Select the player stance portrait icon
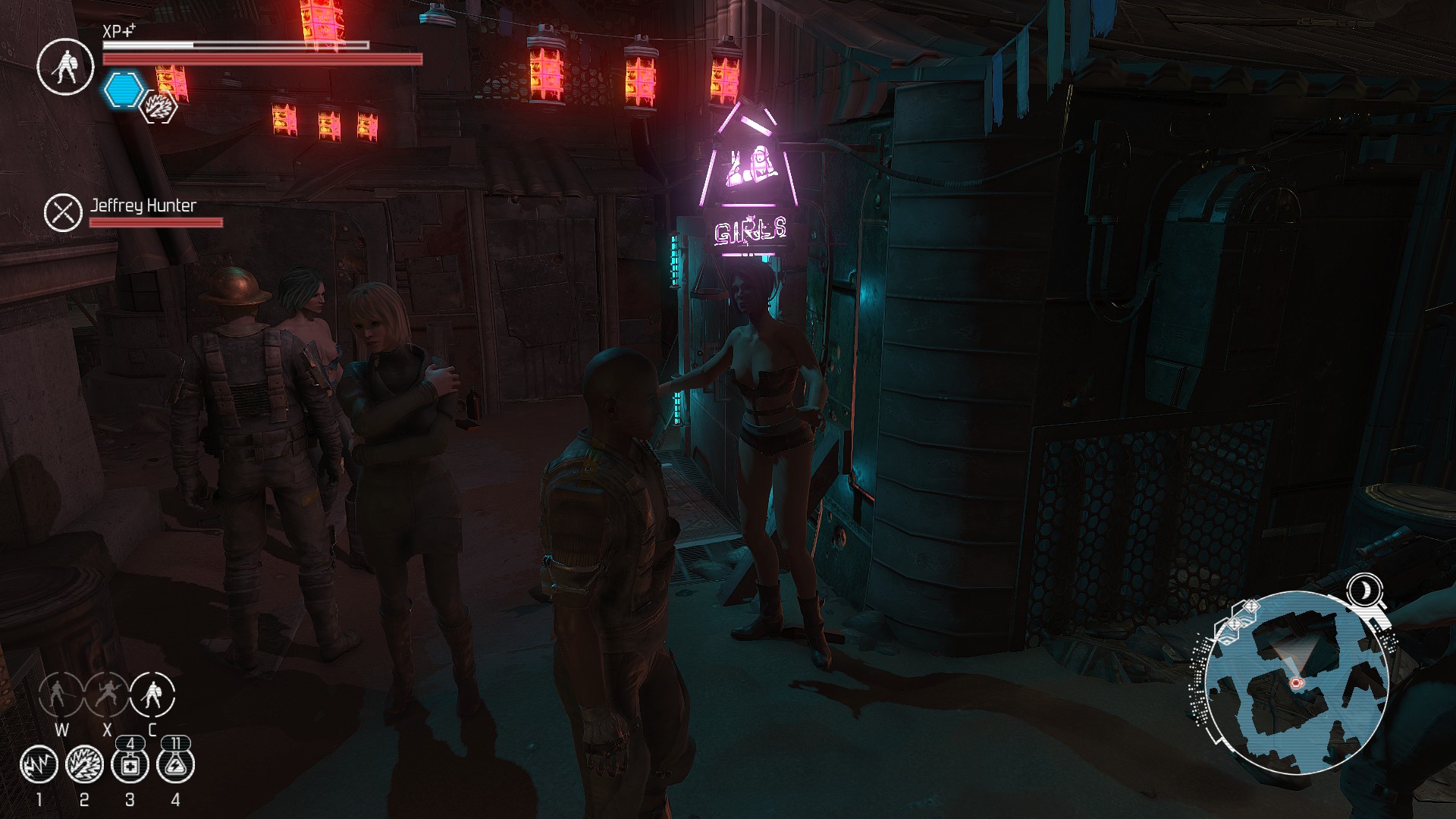Screen dimensions: 1456x819 [66, 67]
